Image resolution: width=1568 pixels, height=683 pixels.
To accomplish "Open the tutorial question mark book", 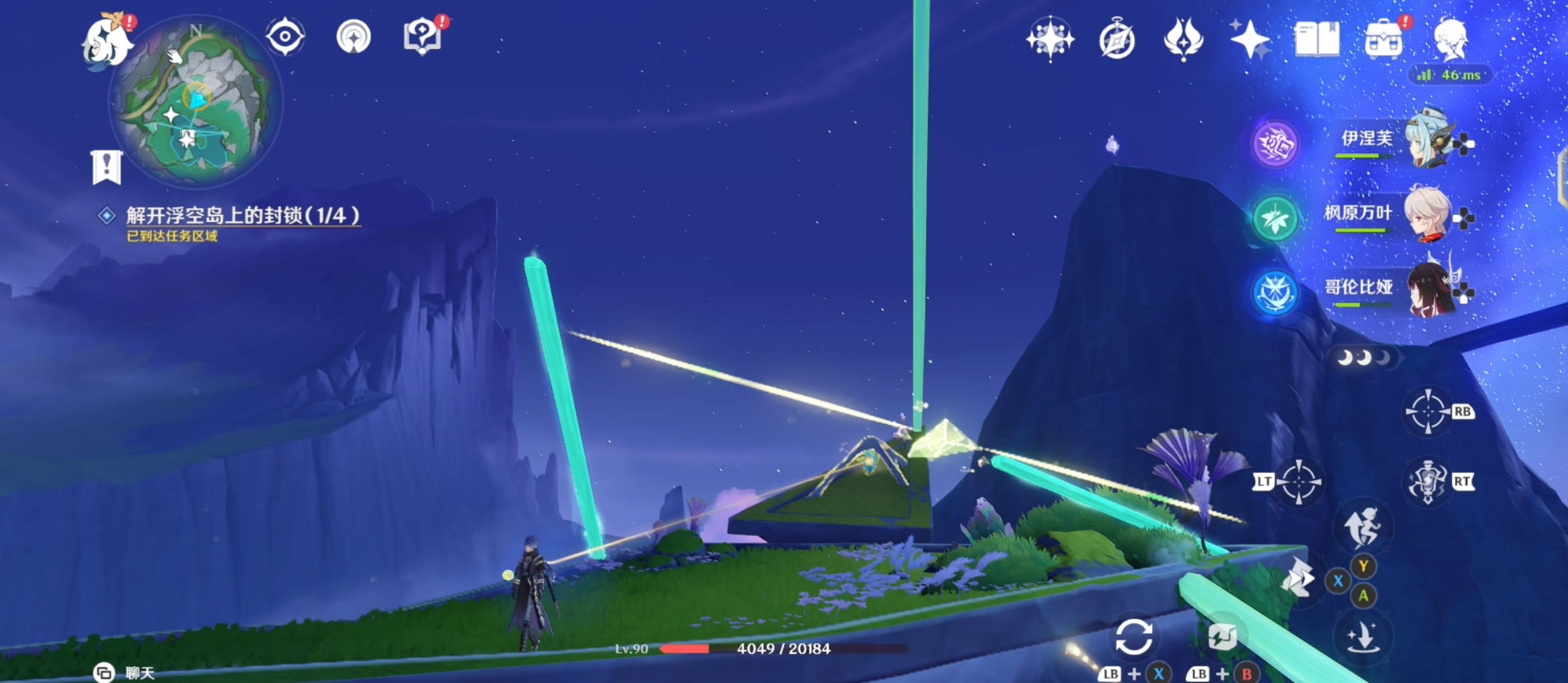I will click(422, 36).
